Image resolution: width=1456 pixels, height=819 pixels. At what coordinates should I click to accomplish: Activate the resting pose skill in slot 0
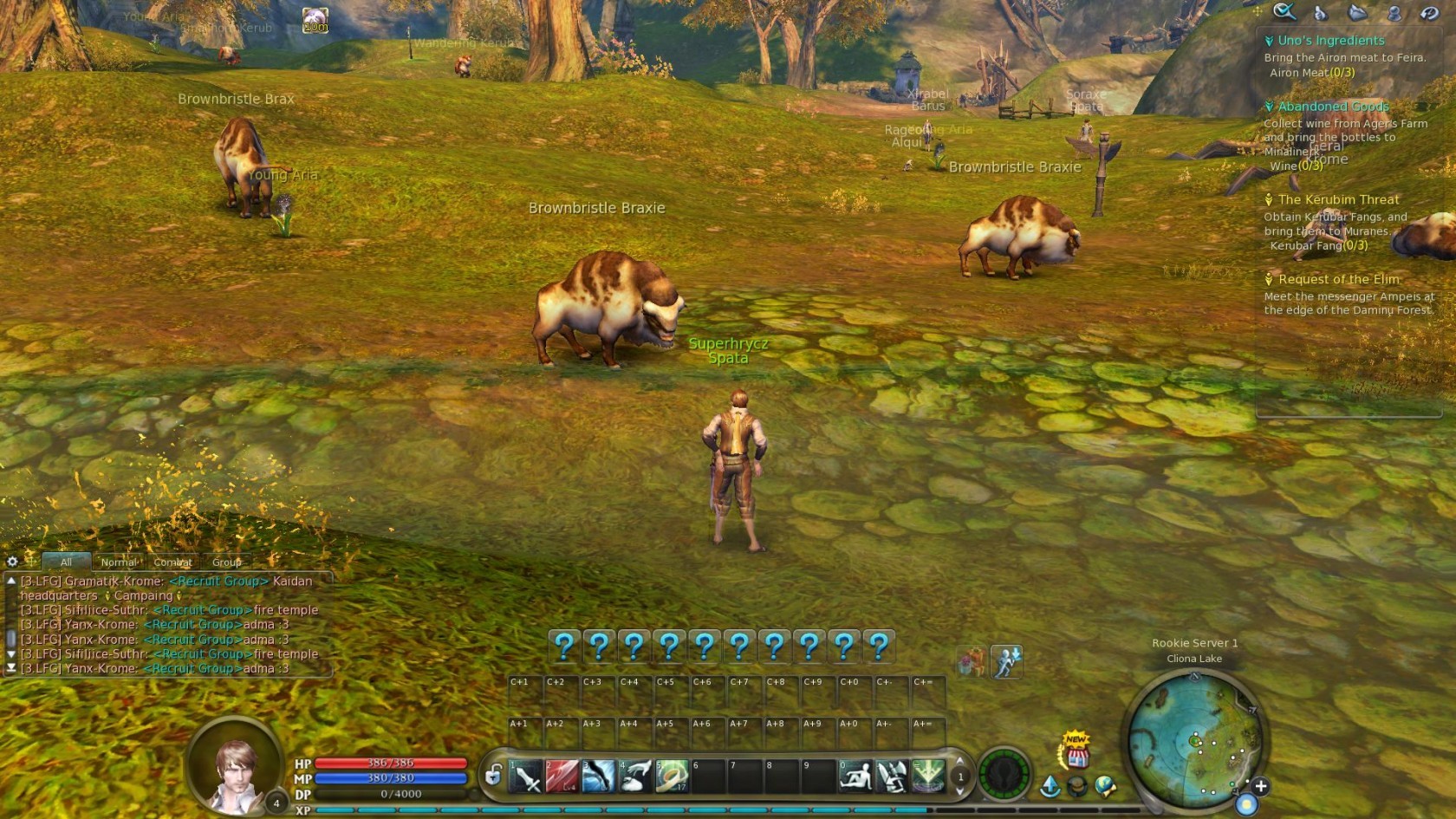point(855,777)
